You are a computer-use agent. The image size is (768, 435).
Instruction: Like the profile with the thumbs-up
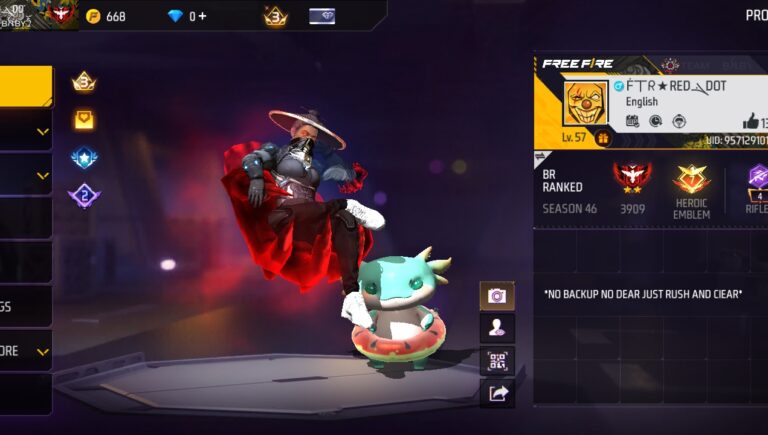pos(751,121)
